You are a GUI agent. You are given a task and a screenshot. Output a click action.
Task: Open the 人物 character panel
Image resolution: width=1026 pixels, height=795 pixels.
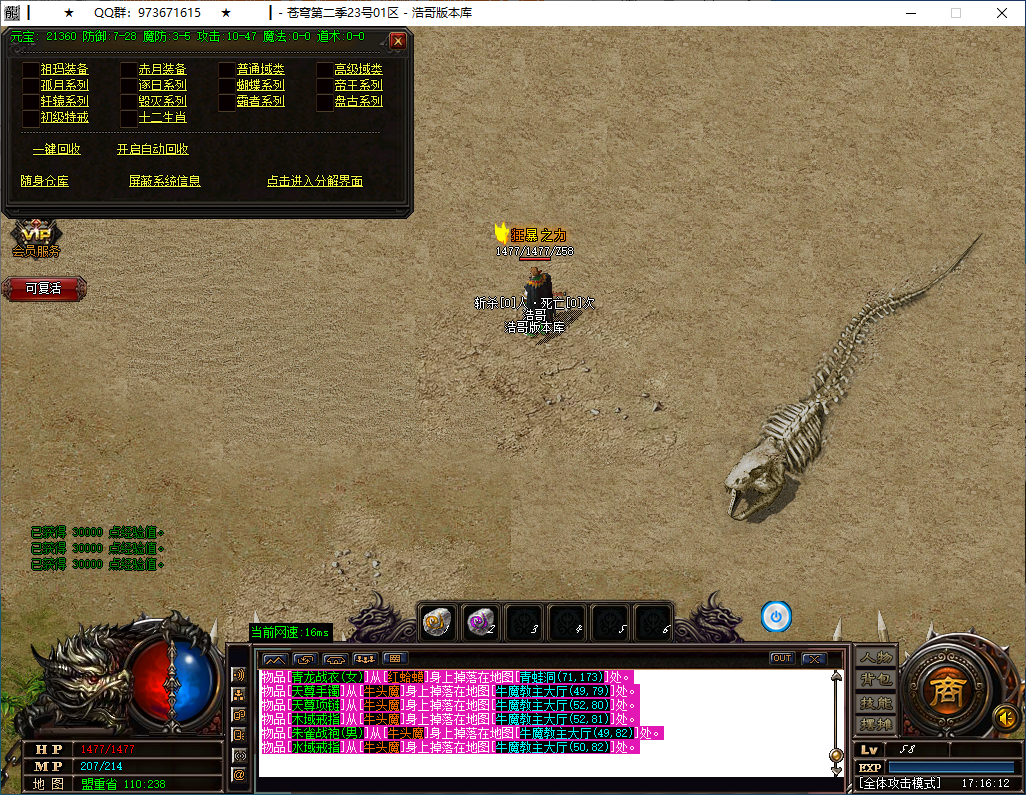pos(876,658)
